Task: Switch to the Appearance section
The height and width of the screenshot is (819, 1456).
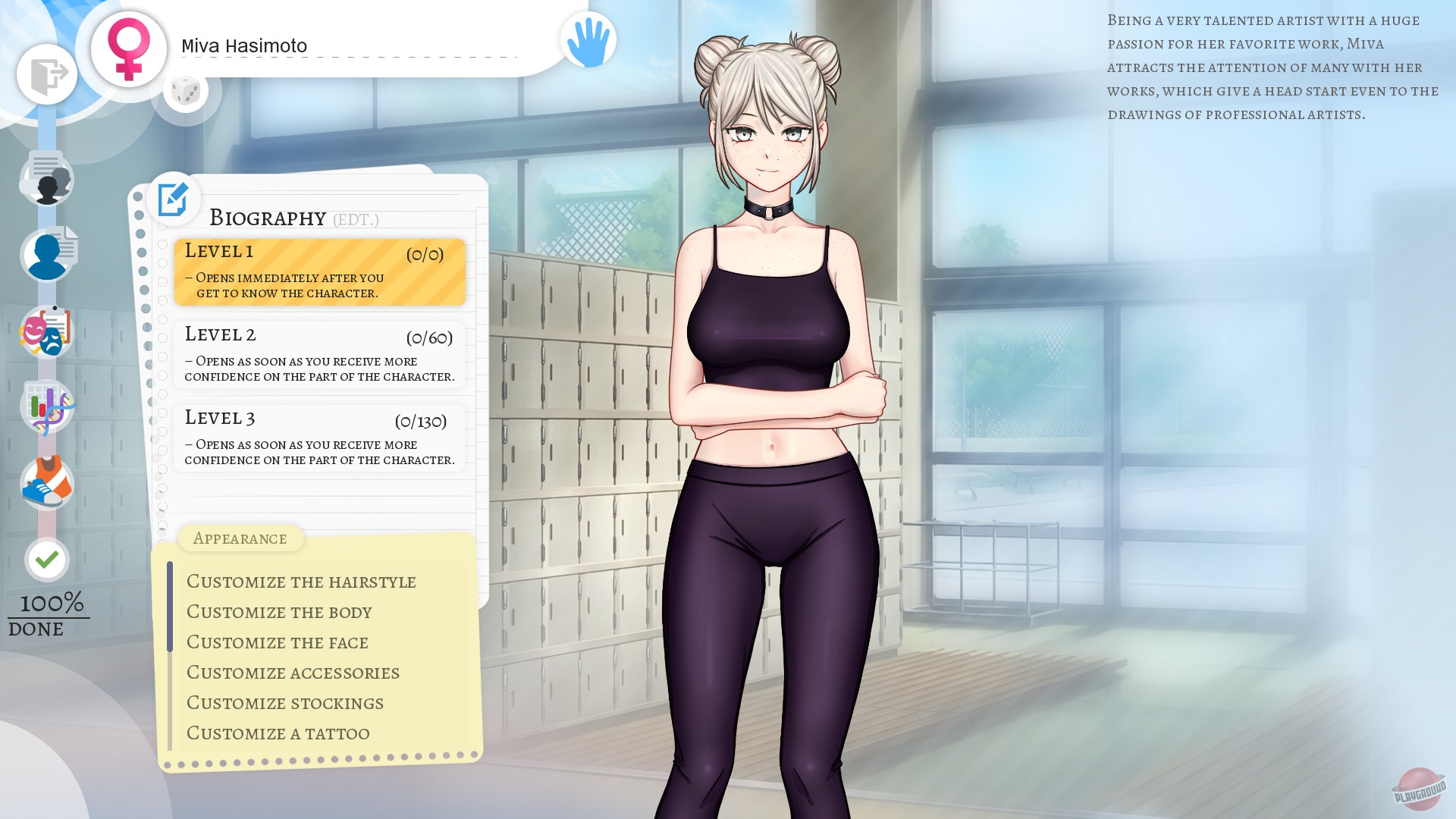Action: (x=240, y=538)
